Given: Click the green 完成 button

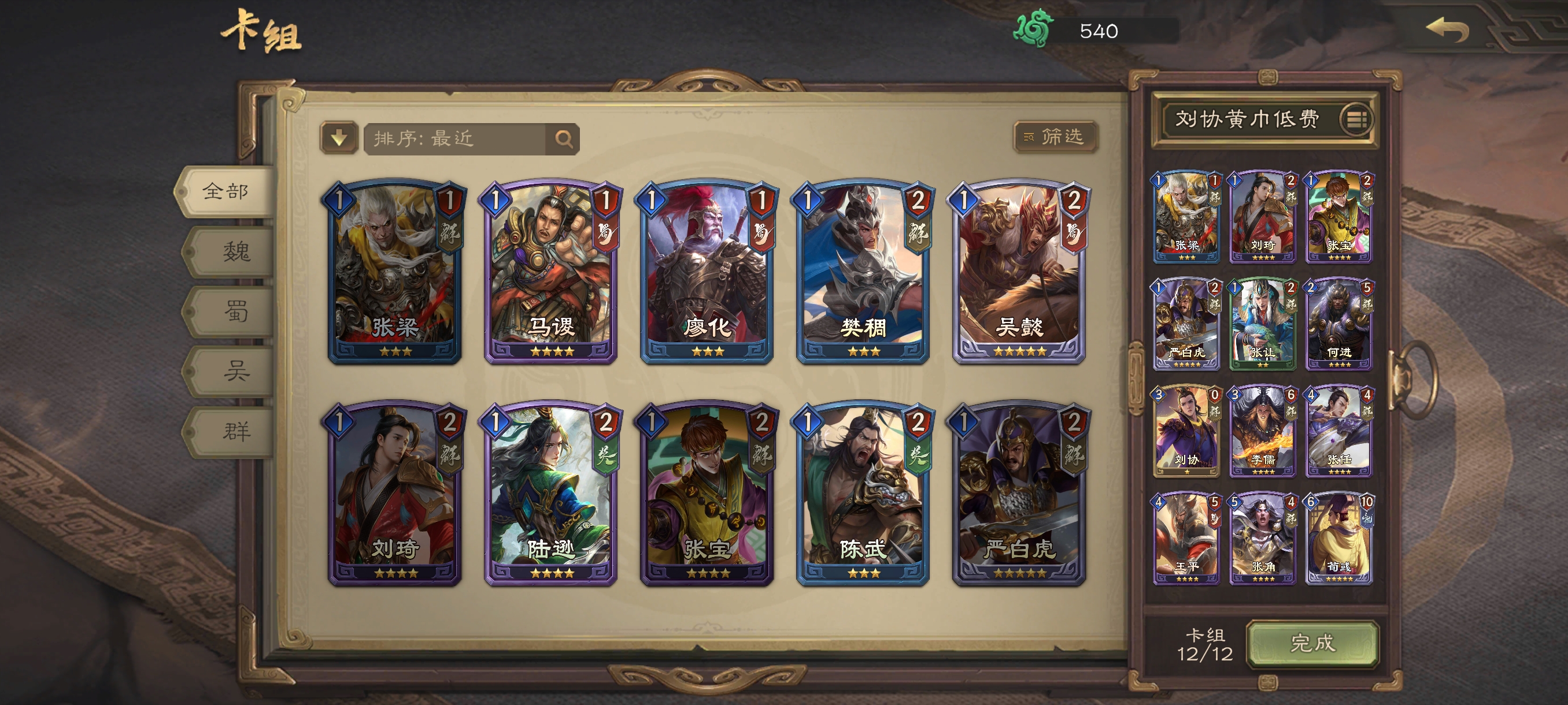Looking at the screenshot, I should [1312, 643].
